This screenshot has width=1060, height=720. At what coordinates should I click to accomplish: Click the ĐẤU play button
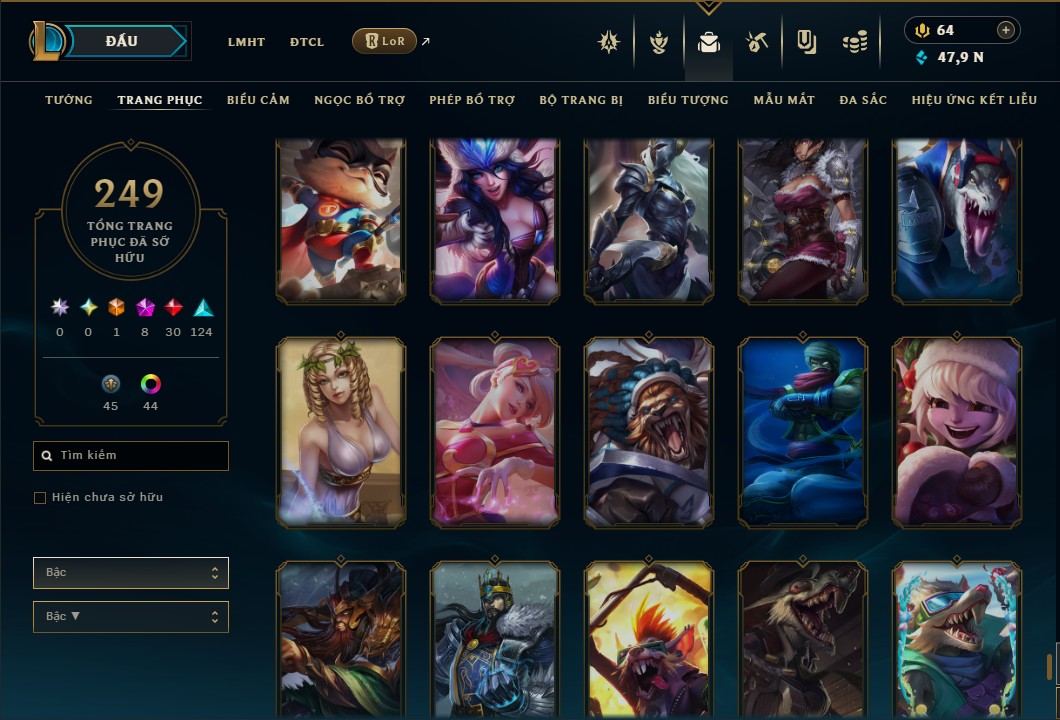[x=122, y=41]
